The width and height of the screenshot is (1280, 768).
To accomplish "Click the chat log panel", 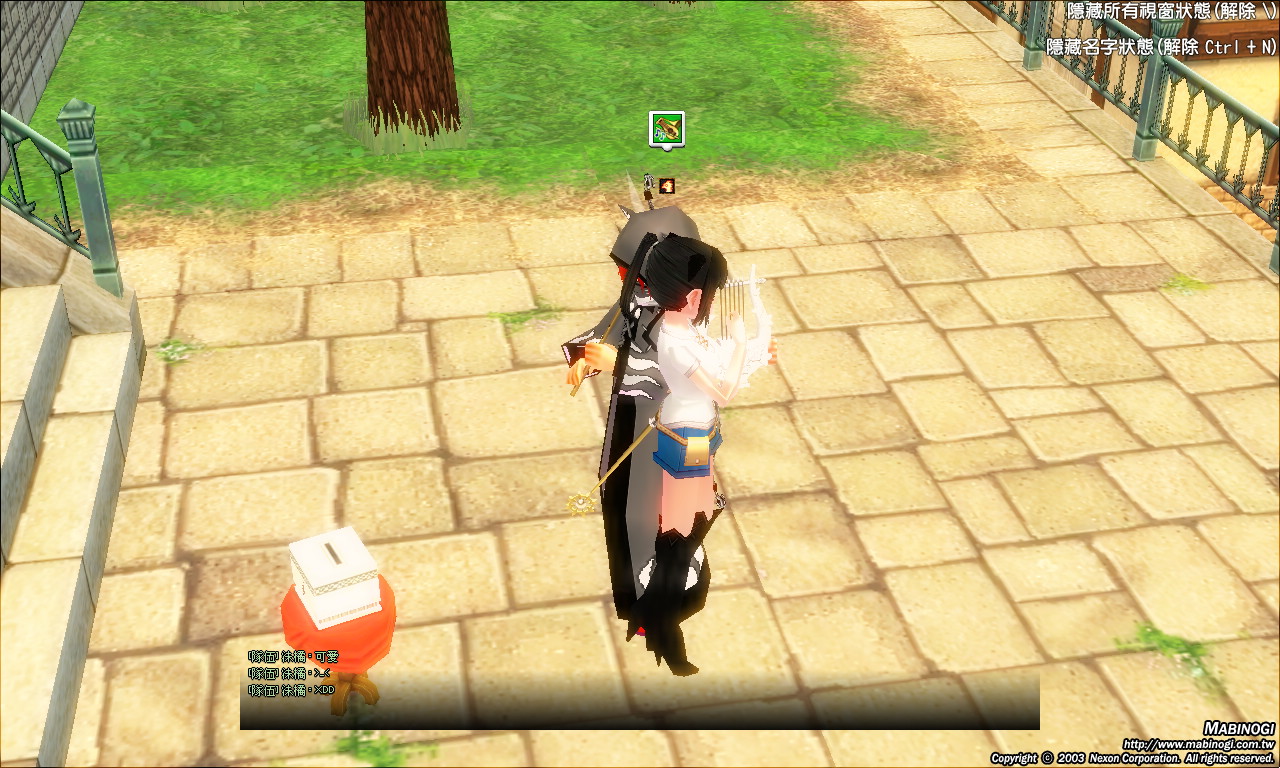I will click(639, 689).
